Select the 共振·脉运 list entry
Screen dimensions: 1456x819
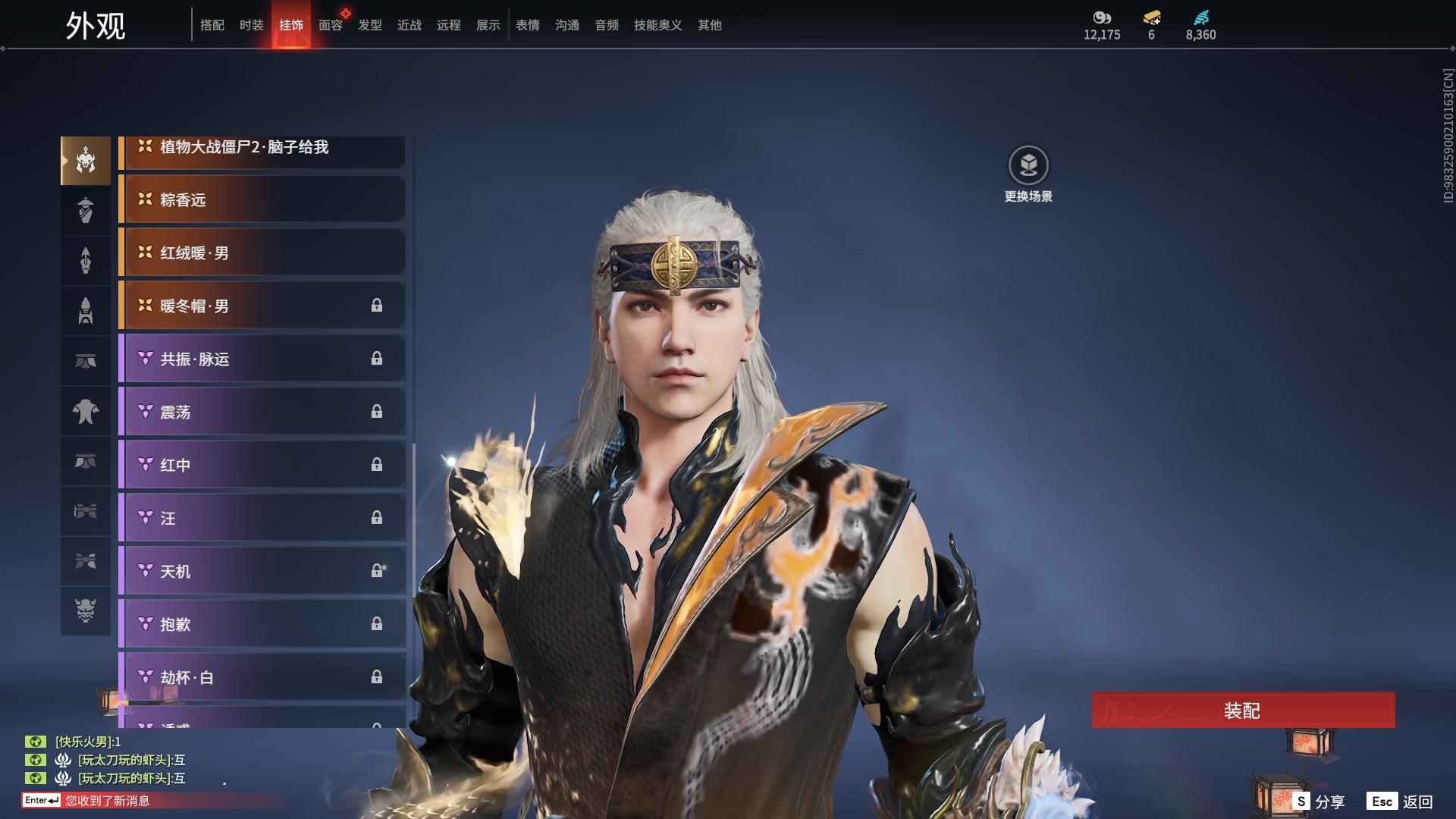click(262, 359)
